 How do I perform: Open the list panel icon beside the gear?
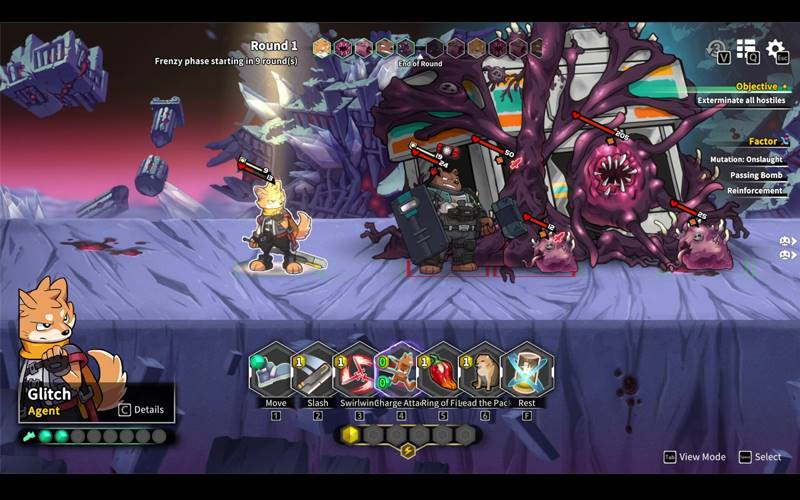click(746, 48)
